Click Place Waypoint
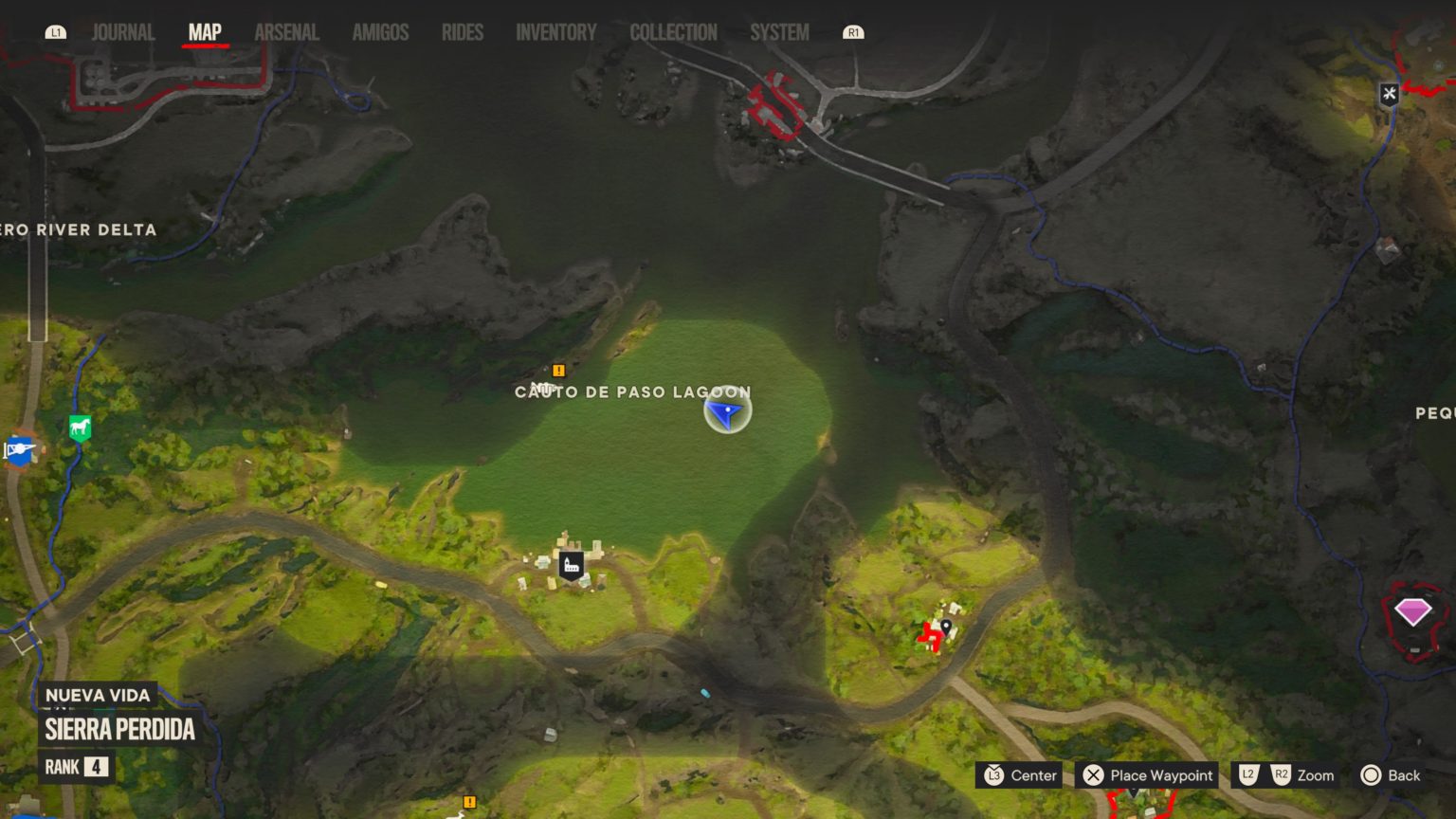Image resolution: width=1456 pixels, height=819 pixels. point(1146,774)
